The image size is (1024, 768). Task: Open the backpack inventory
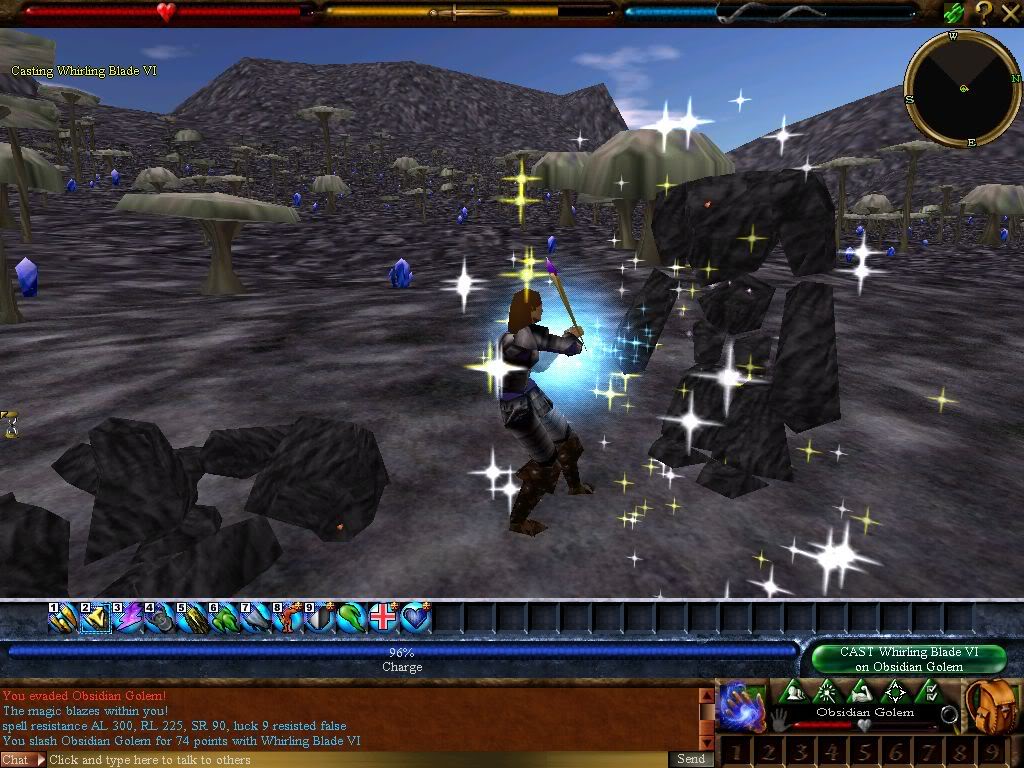(x=992, y=706)
